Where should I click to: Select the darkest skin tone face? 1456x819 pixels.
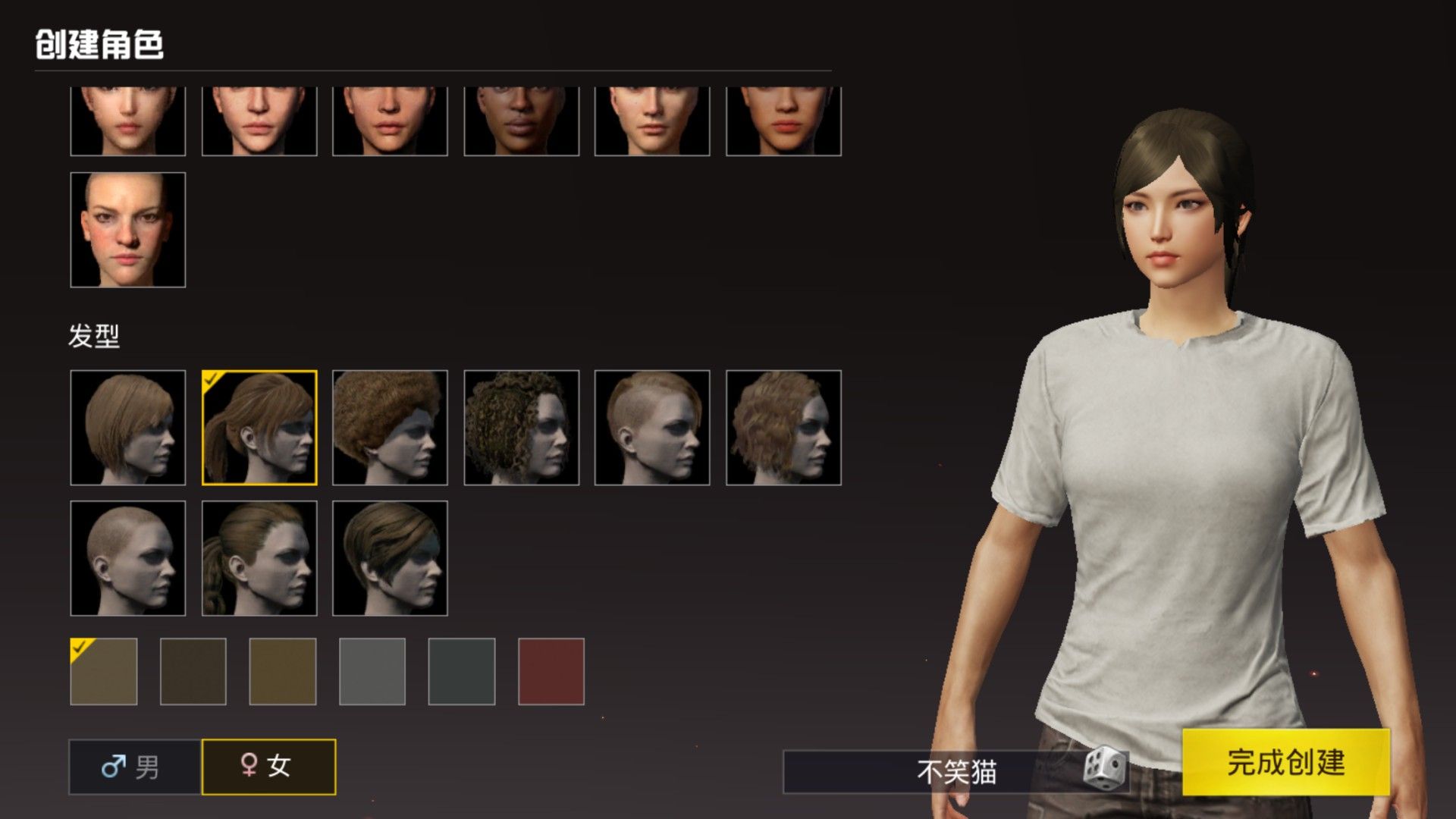tap(521, 121)
